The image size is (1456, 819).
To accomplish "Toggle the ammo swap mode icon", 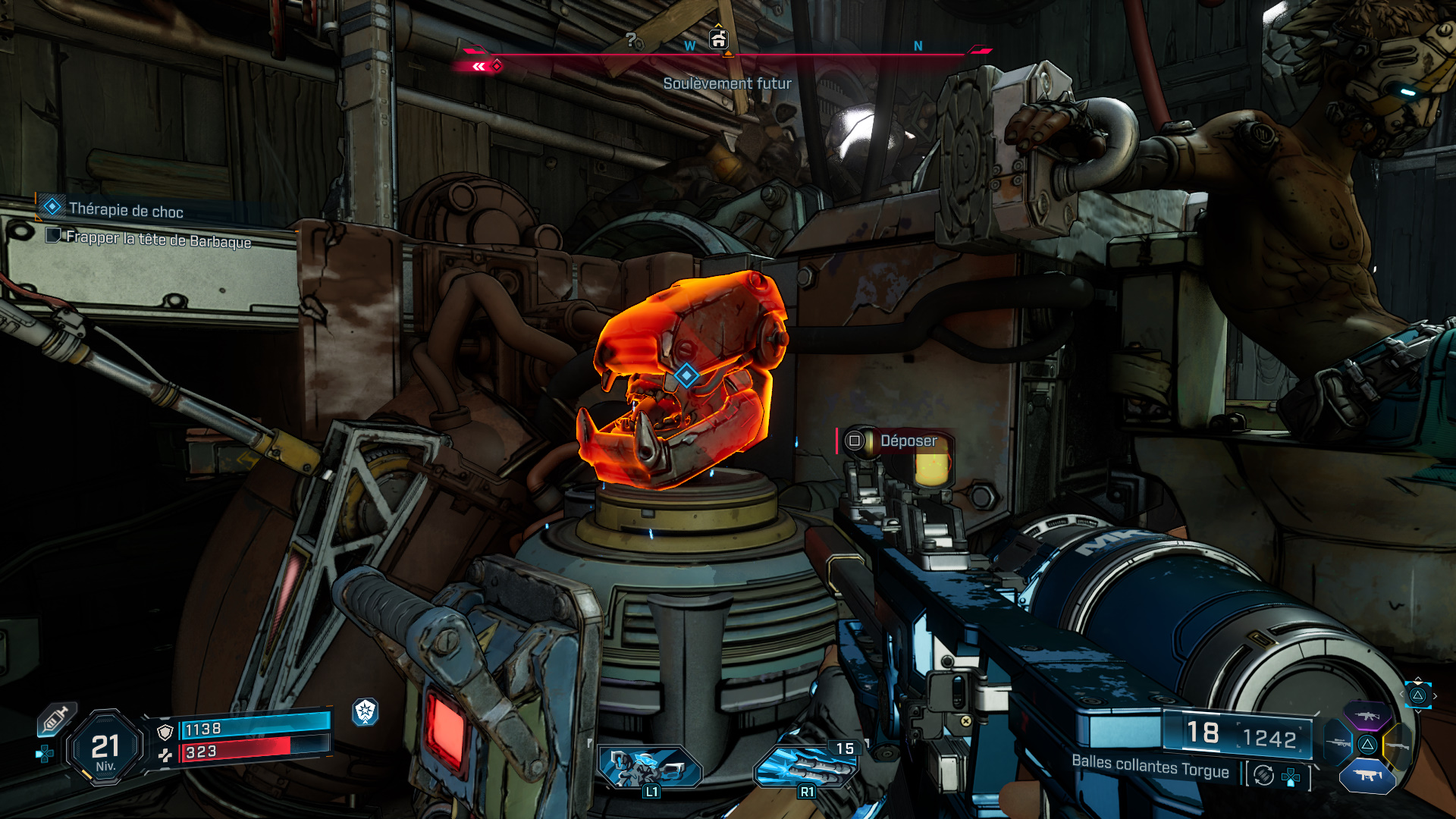I will click(1264, 775).
